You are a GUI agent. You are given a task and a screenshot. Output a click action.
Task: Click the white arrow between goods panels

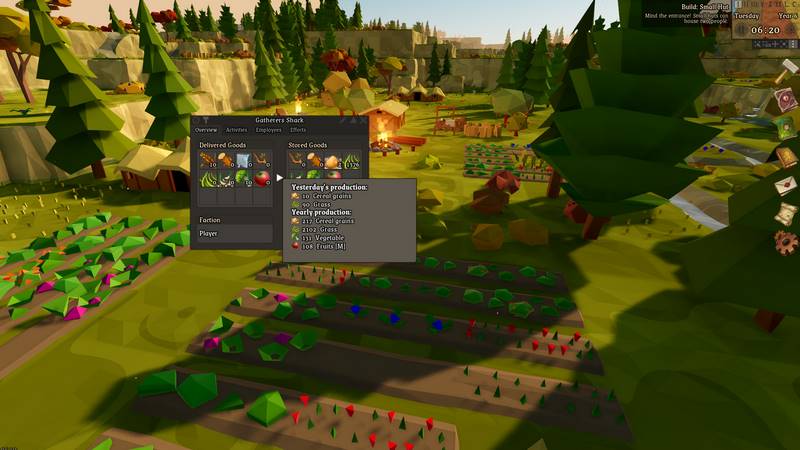coord(280,177)
